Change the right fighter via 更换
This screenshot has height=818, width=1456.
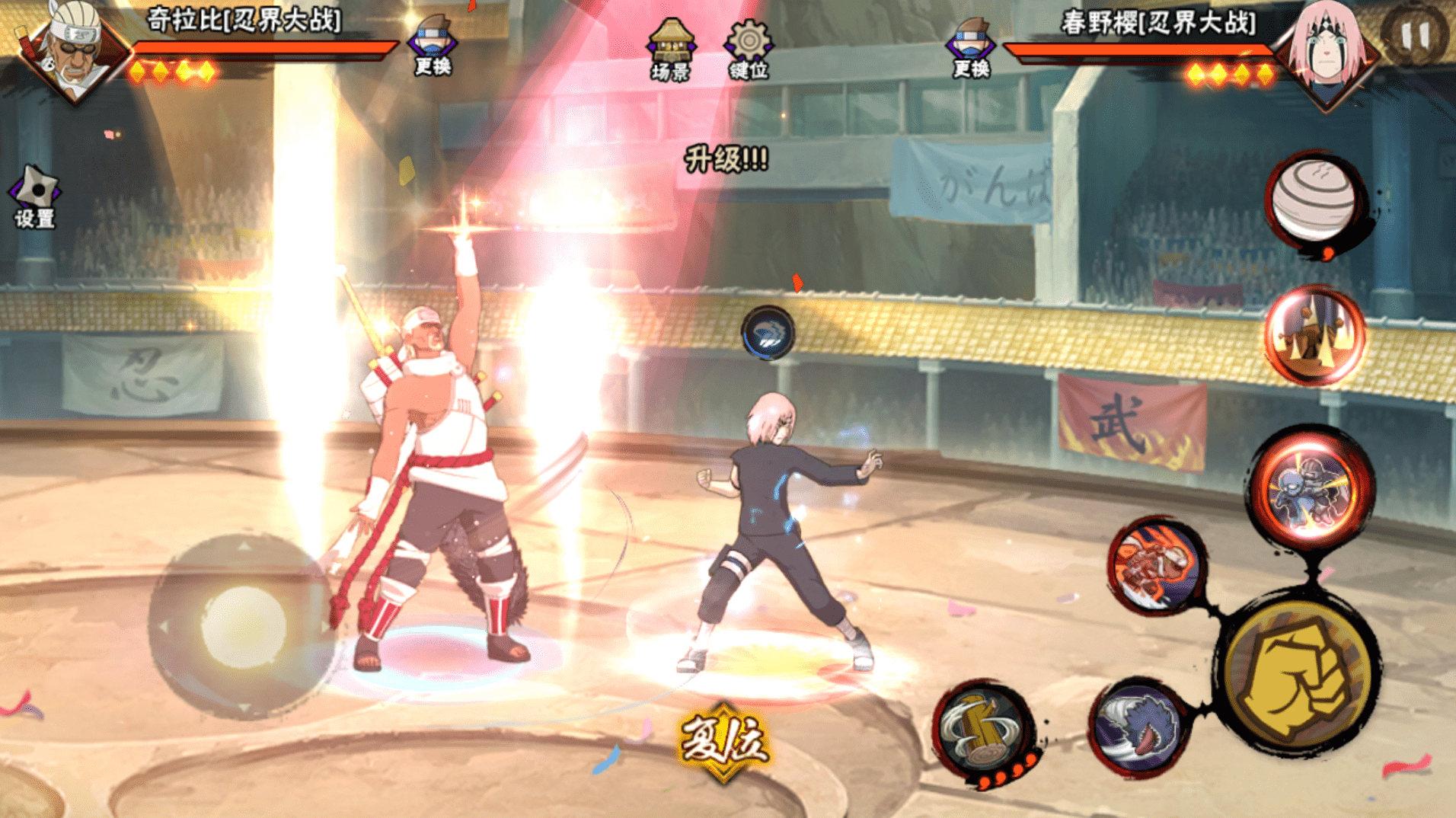(970, 47)
